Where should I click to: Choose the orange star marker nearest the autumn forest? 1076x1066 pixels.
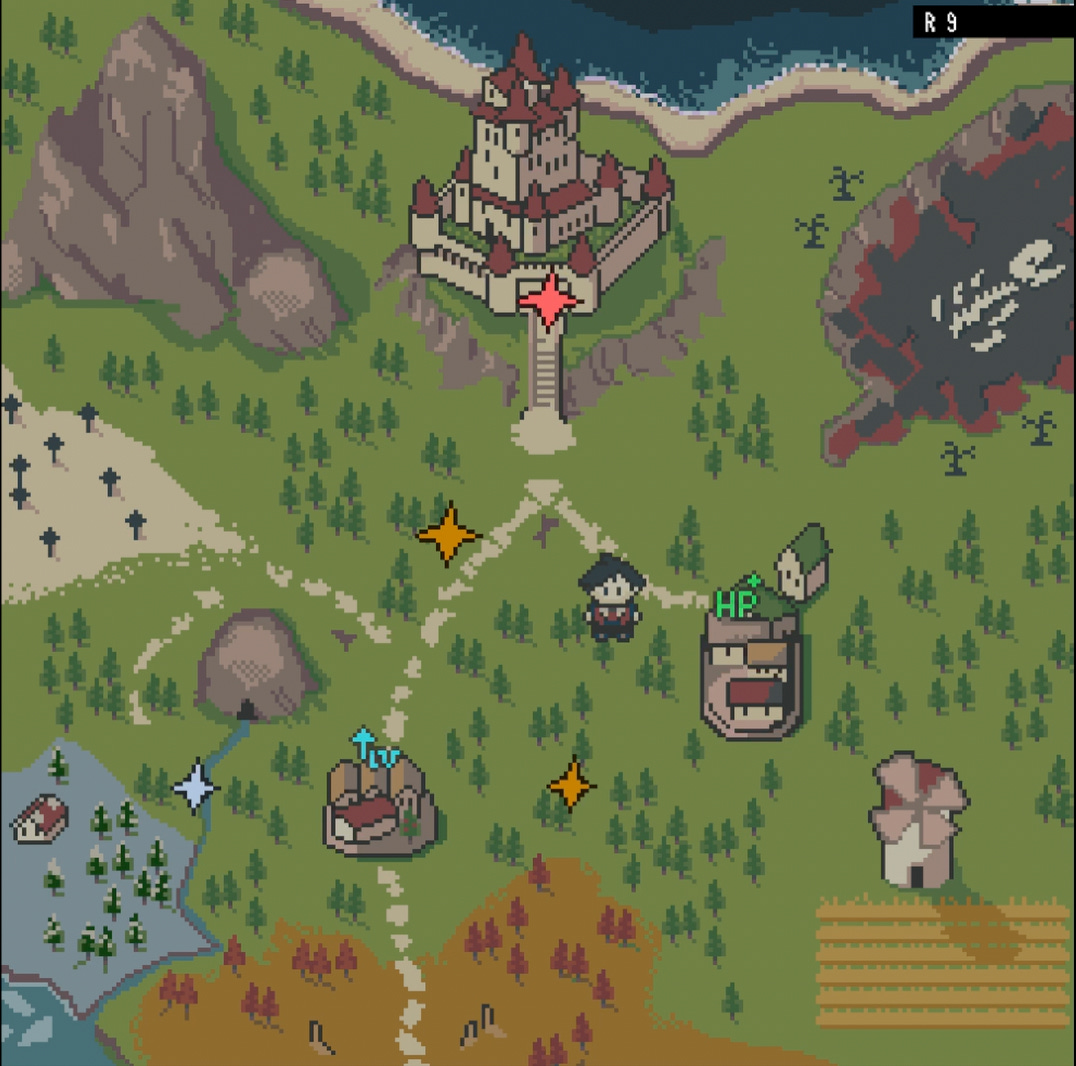coord(572,784)
